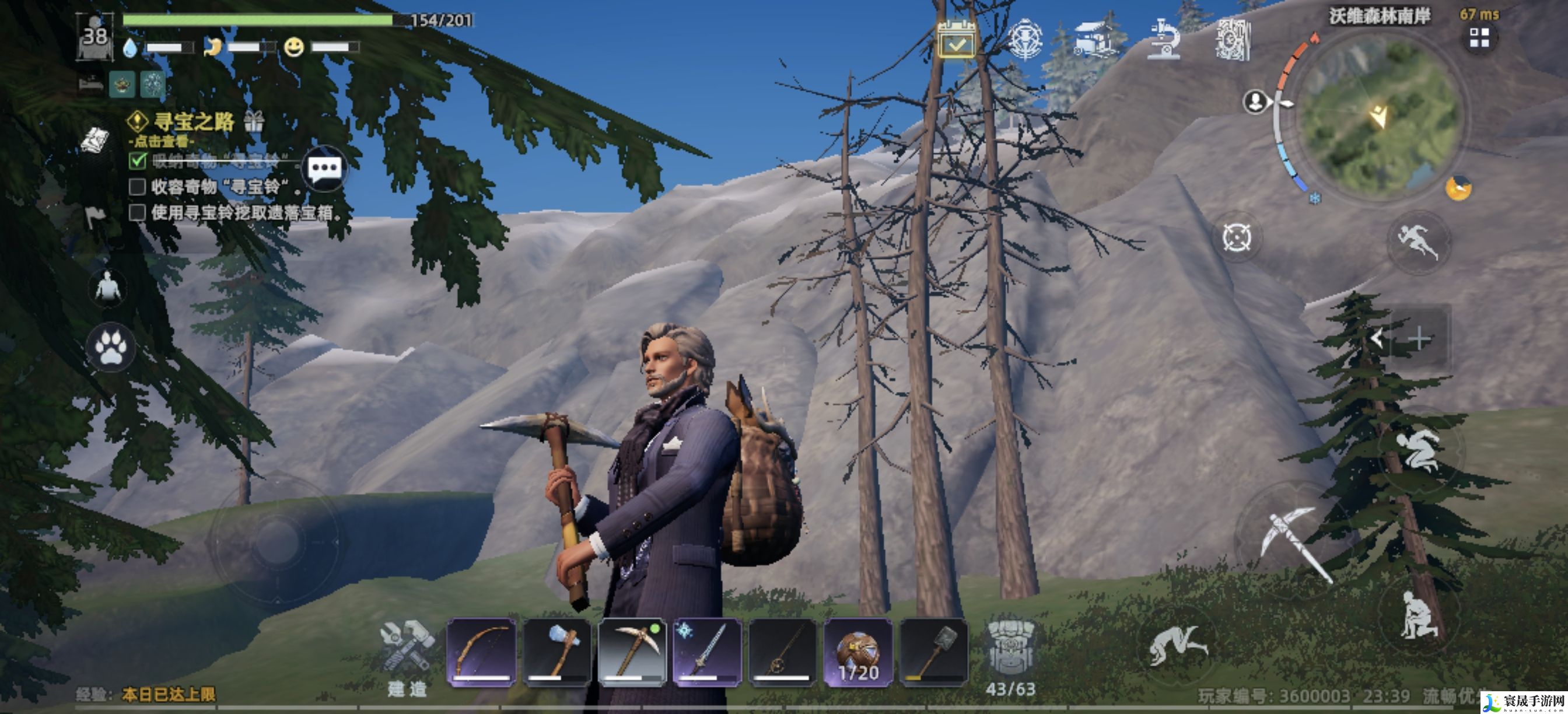Screen dimensions: 1568x714
Task: Tap the crouch kneeling button
Action: pyautogui.click(x=1418, y=616)
